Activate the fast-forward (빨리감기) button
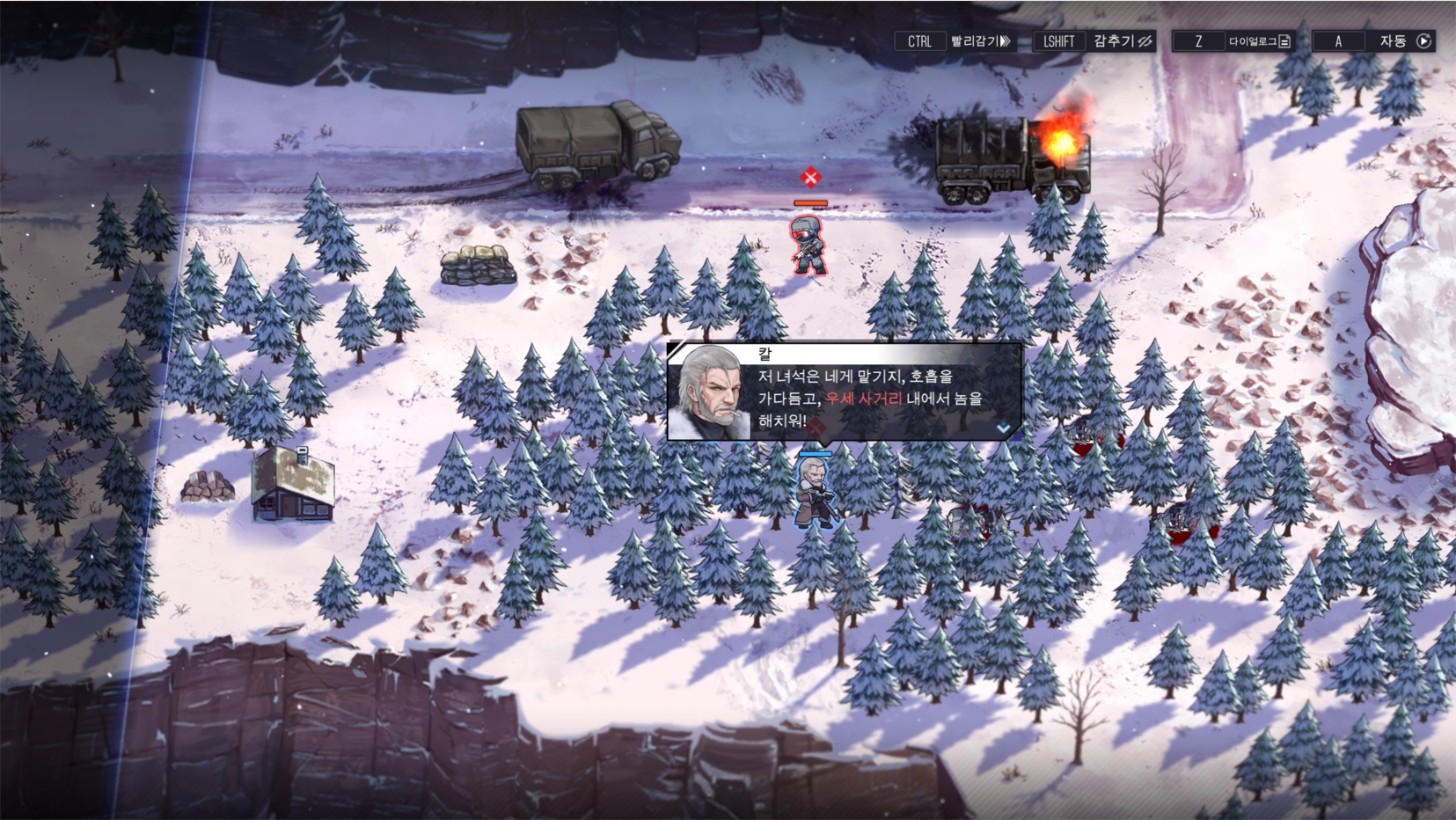This screenshot has width=1456, height=820. (x=979, y=41)
